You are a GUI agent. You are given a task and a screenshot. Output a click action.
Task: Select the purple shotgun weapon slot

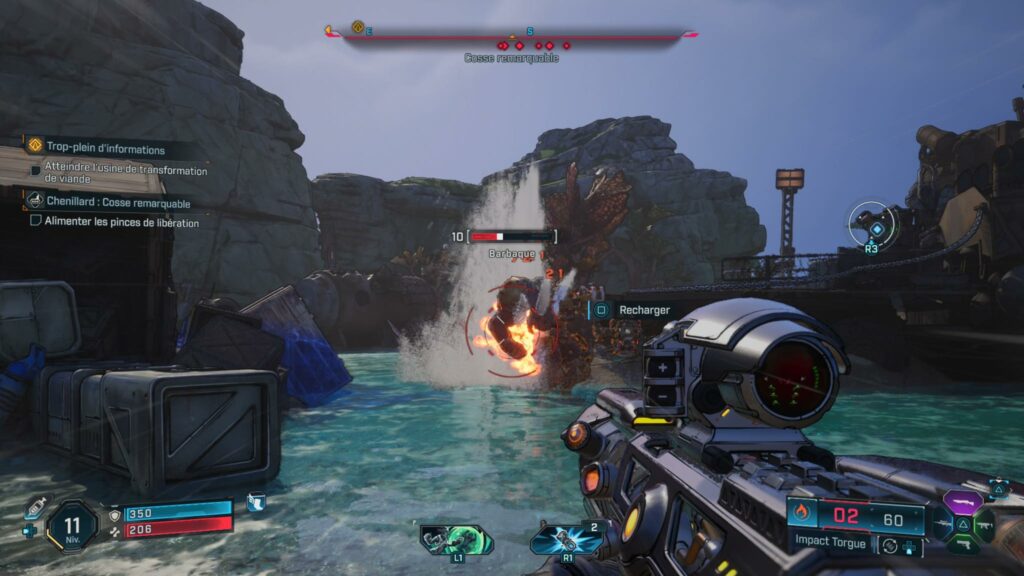point(960,503)
